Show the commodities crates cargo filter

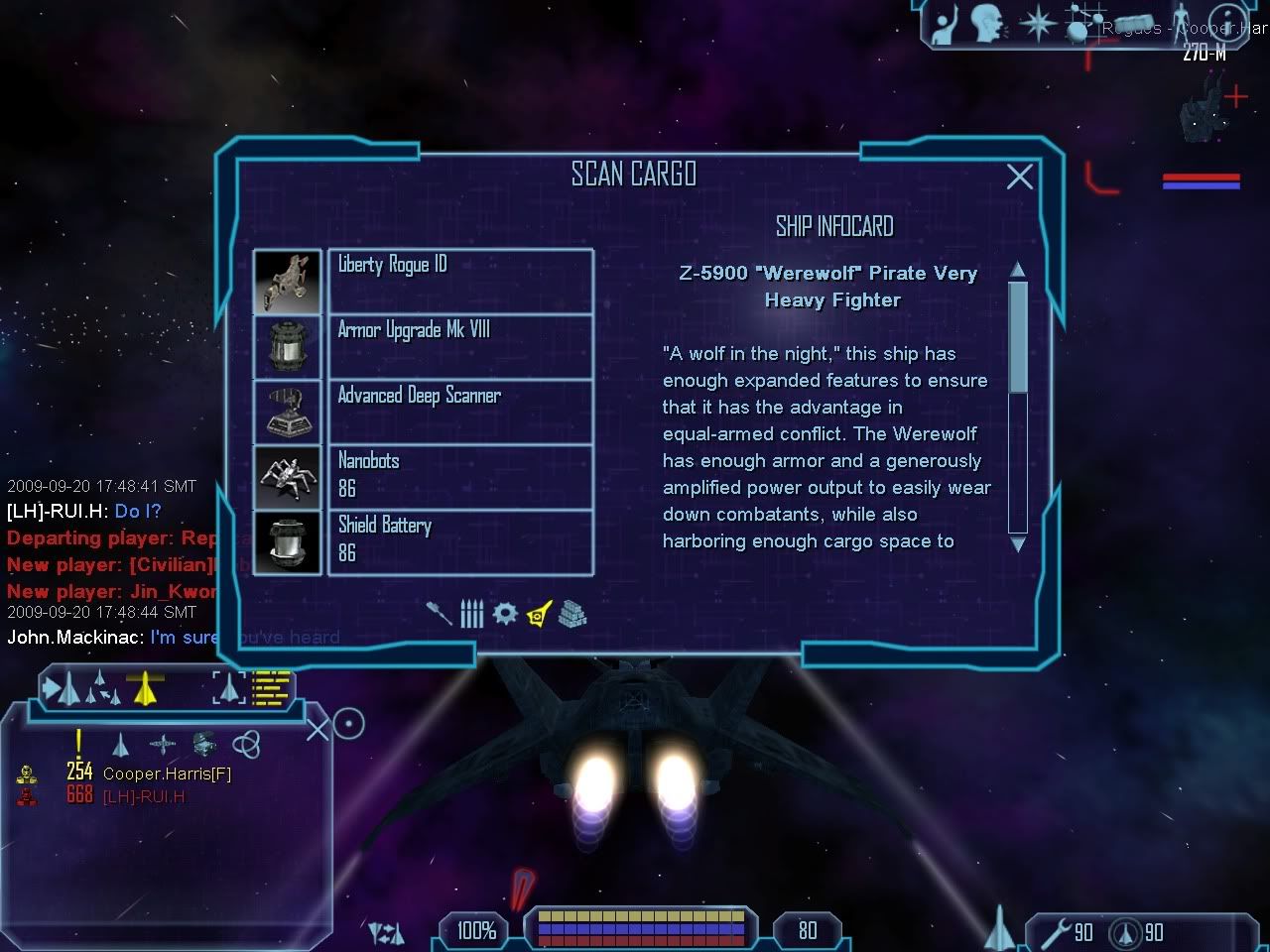pyautogui.click(x=572, y=615)
